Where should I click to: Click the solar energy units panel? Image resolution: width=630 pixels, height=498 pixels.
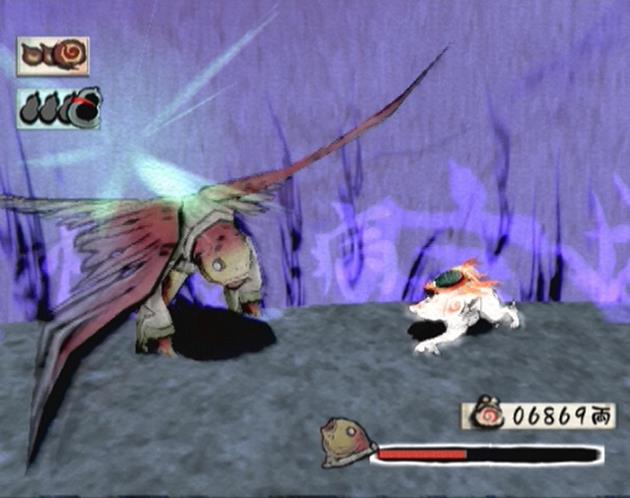53,56
